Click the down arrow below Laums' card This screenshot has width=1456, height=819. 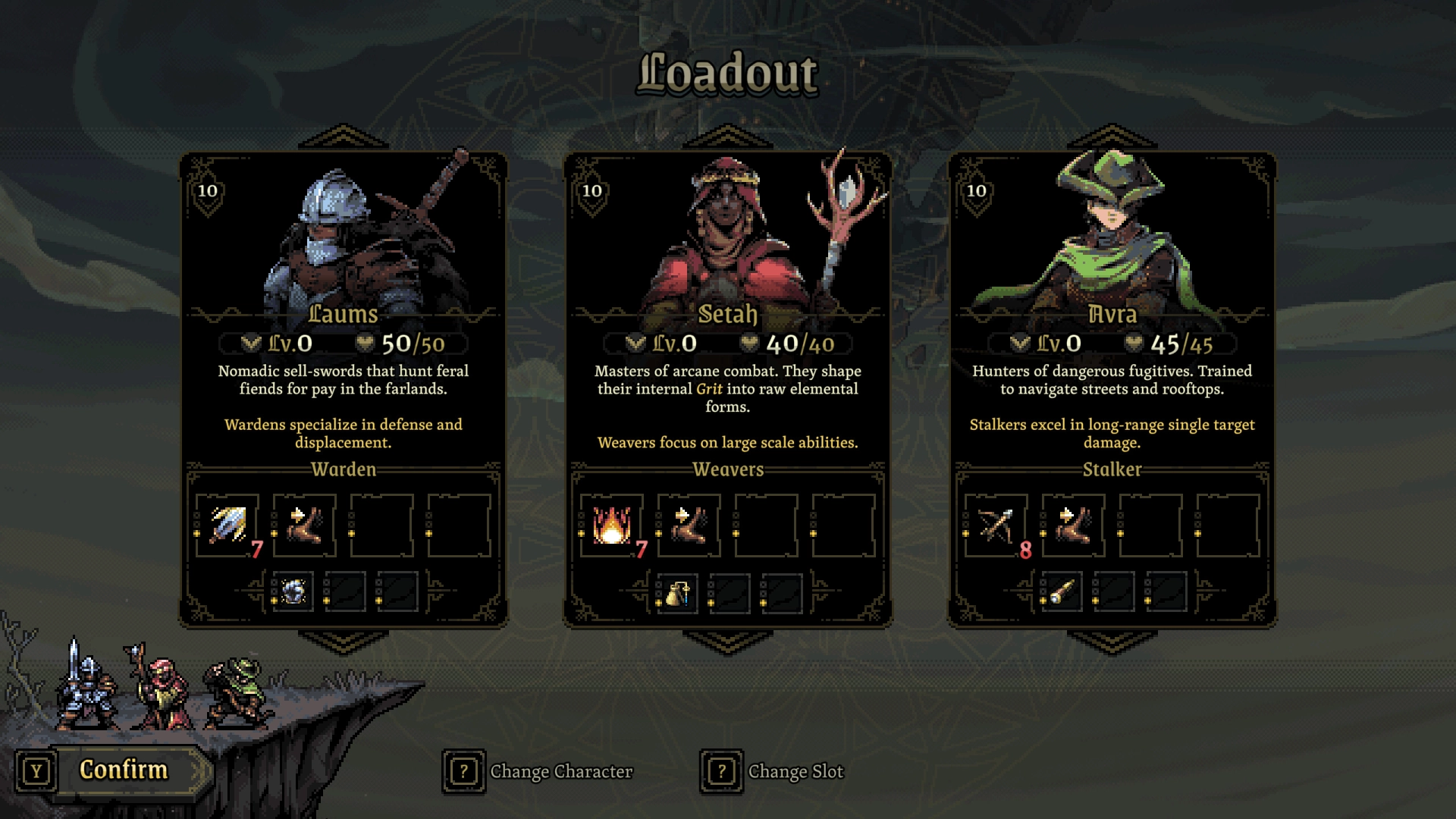(x=344, y=642)
